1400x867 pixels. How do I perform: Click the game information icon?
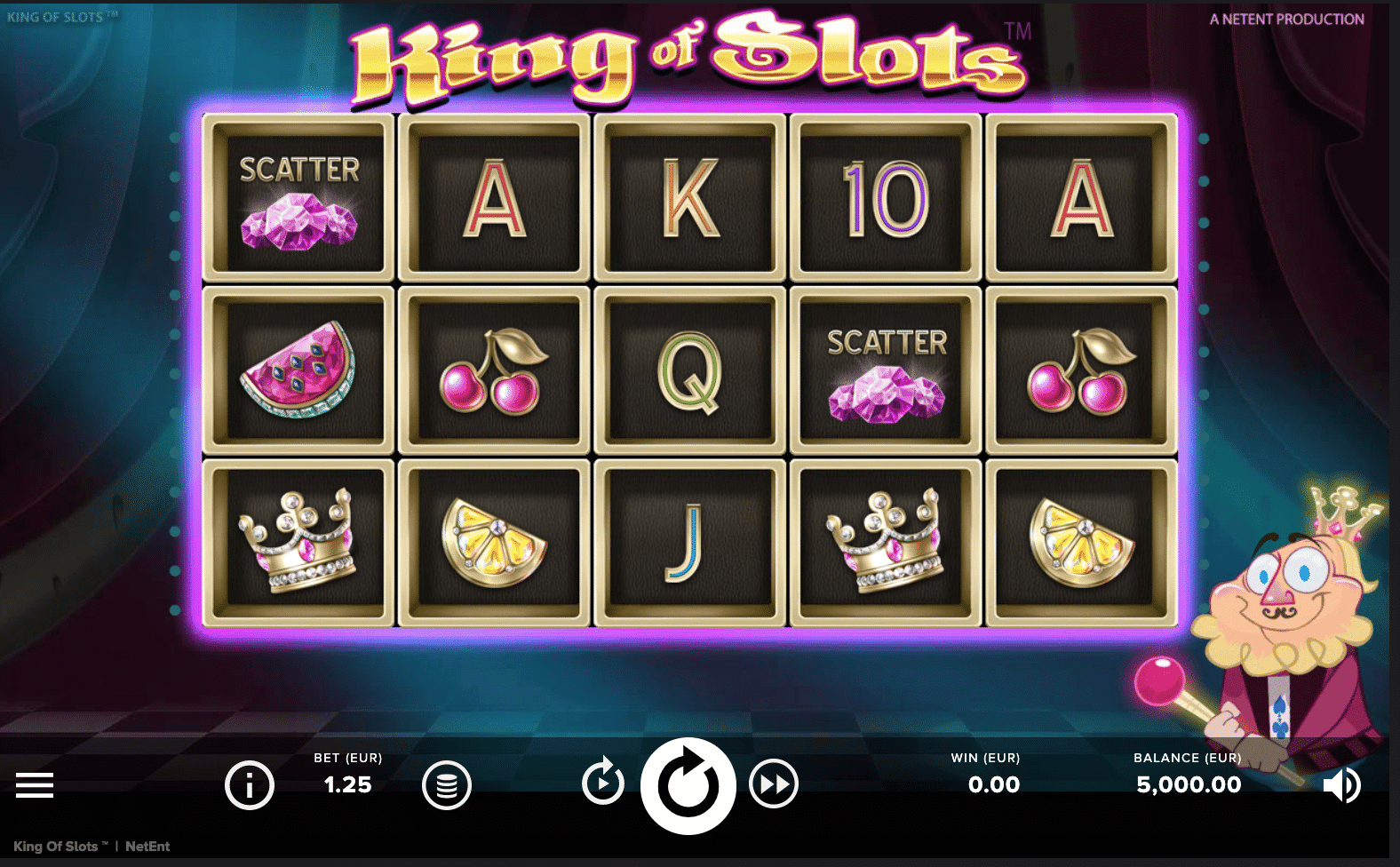click(250, 785)
